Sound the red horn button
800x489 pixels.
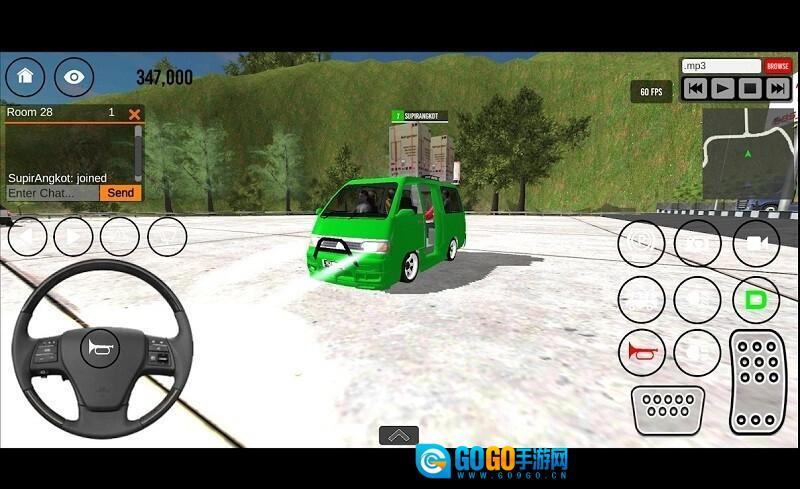pyautogui.click(x=641, y=352)
